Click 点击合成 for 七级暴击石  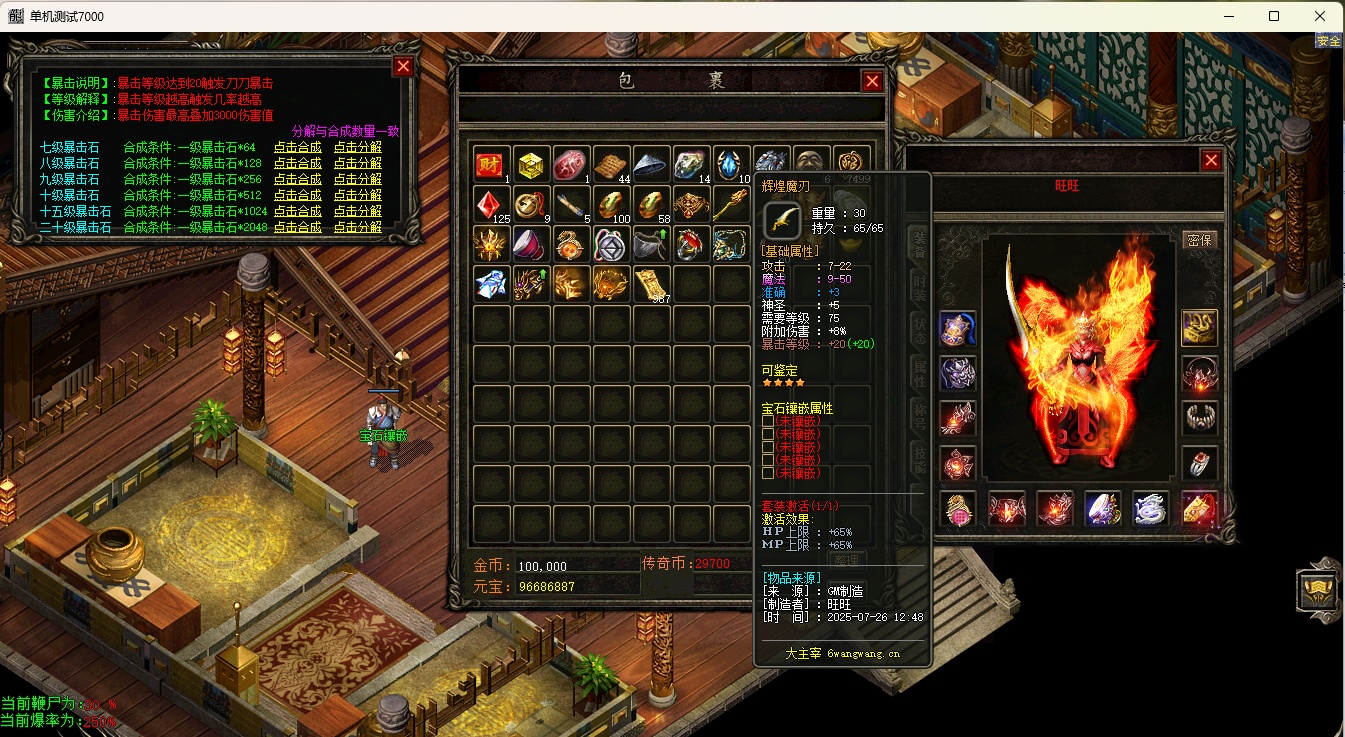(297, 147)
